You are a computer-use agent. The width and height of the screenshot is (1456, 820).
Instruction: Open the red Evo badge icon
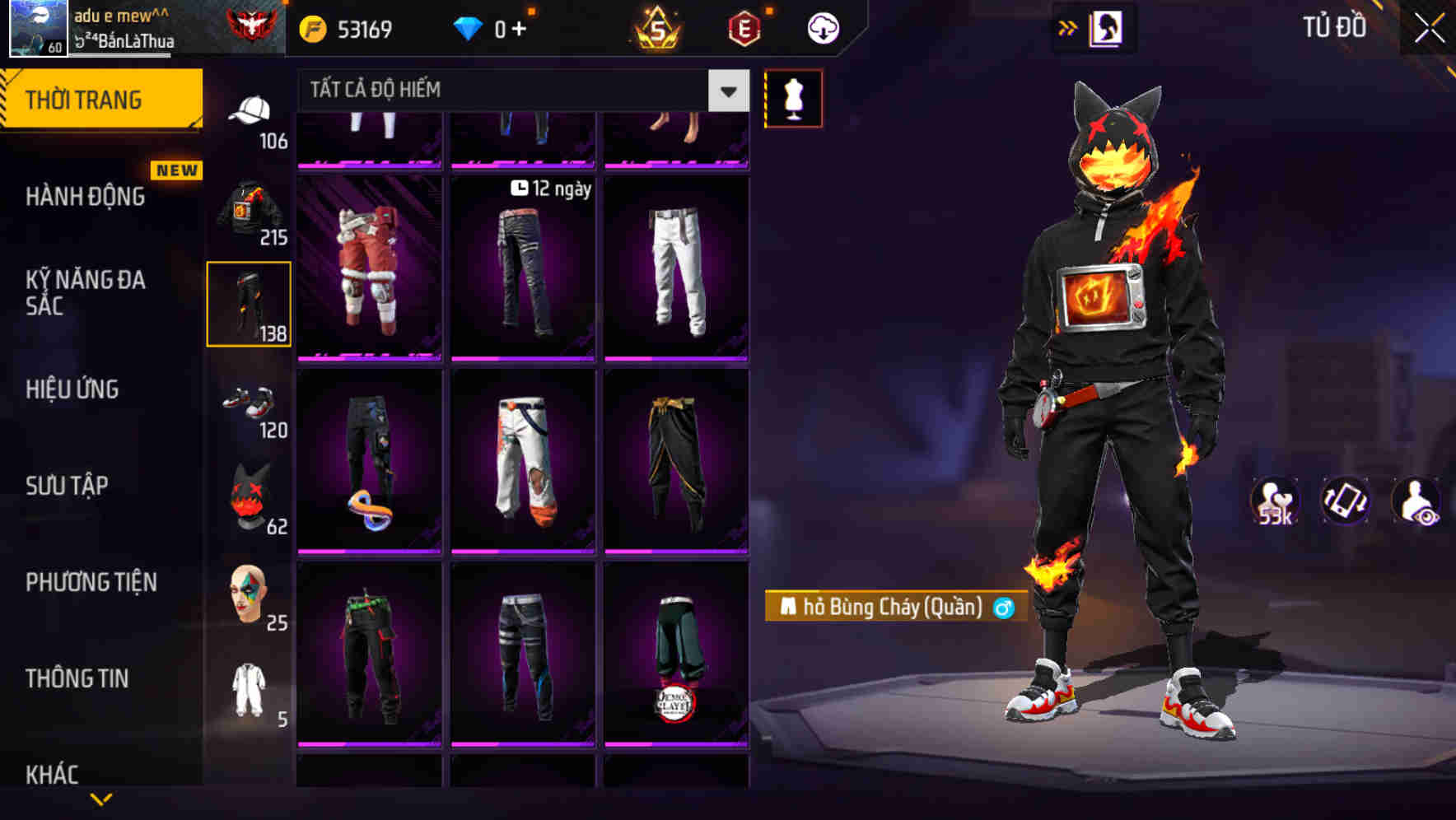coord(744,27)
